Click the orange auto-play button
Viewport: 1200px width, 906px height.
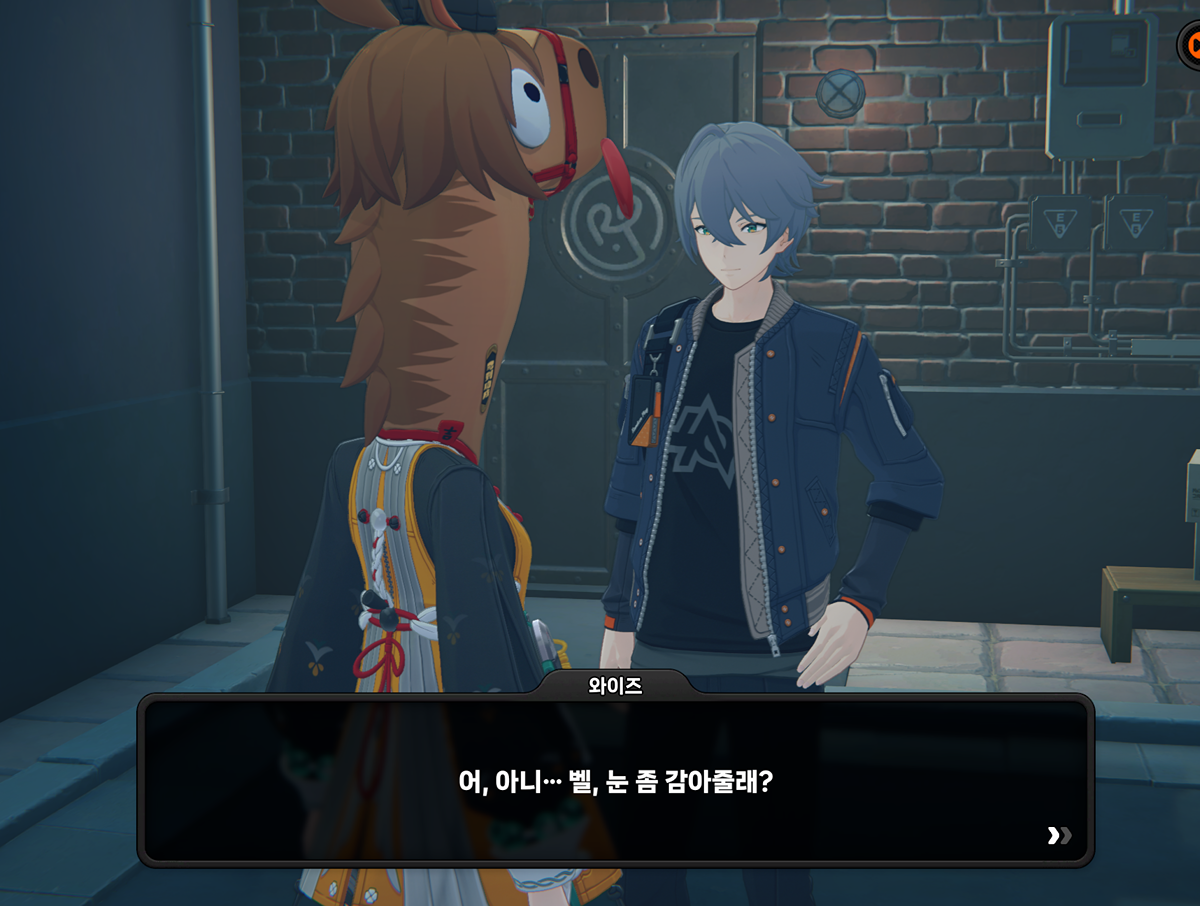pos(1191,45)
